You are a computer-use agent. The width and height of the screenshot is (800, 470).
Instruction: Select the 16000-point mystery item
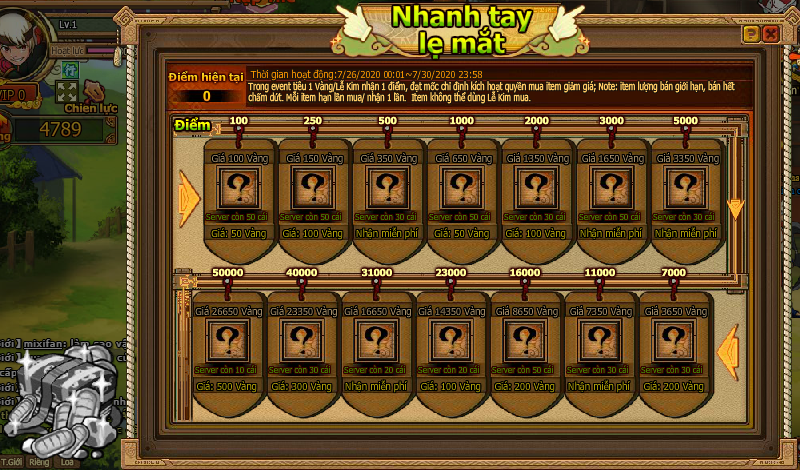click(524, 341)
